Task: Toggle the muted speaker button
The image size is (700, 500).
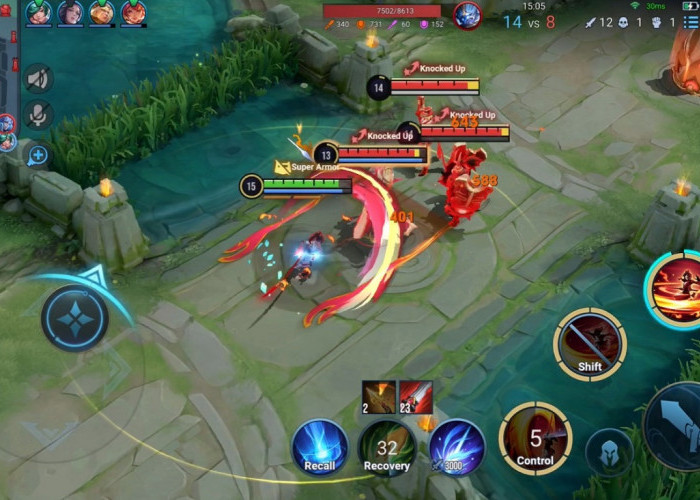Action: point(38,78)
